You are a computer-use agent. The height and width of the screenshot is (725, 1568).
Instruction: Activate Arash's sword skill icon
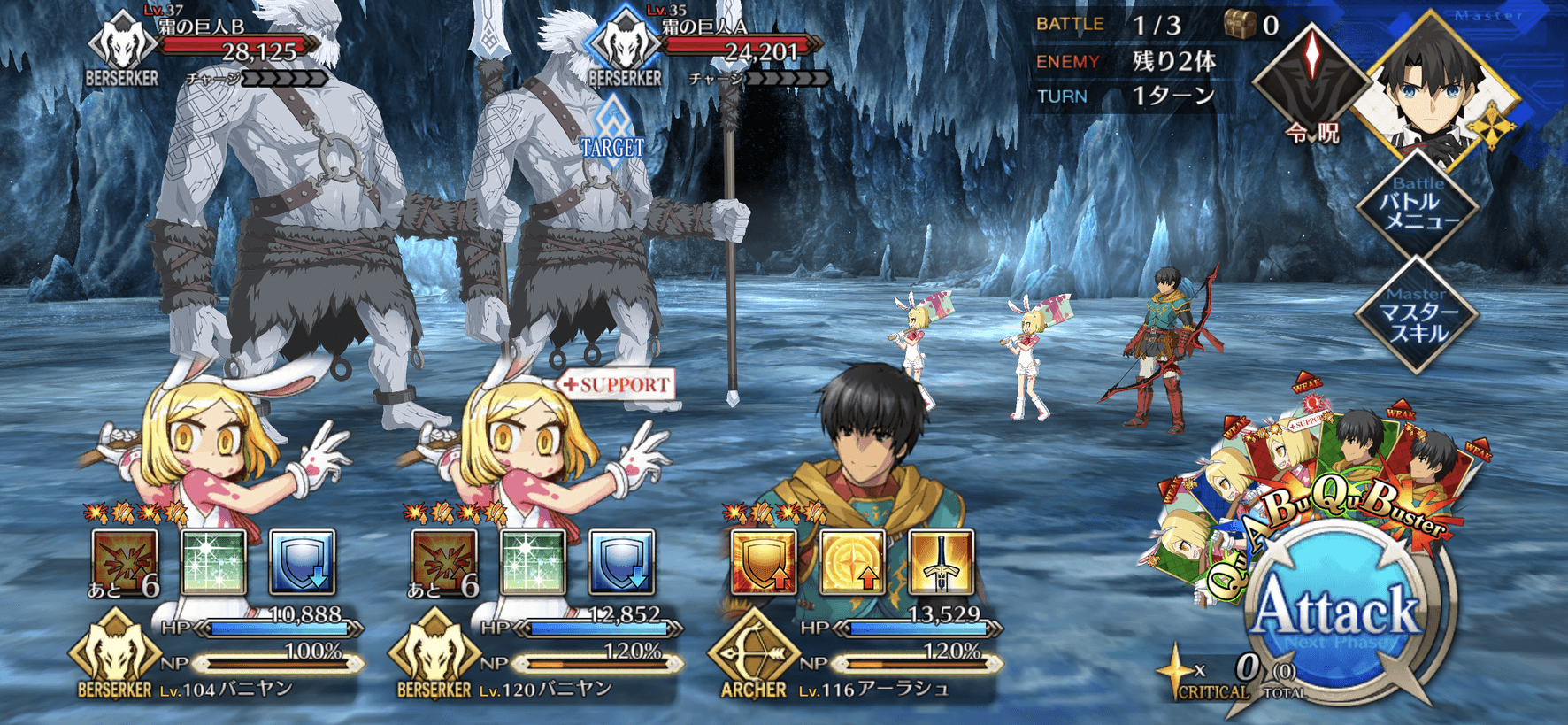[x=941, y=562]
